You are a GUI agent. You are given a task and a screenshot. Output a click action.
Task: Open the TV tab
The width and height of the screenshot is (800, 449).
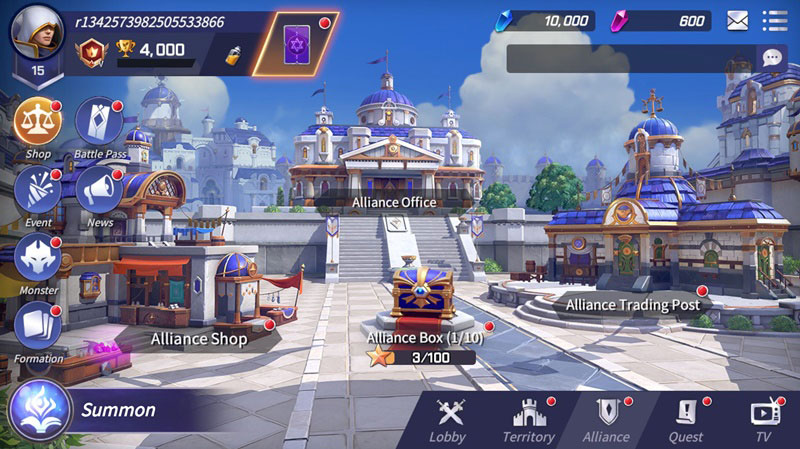763,420
